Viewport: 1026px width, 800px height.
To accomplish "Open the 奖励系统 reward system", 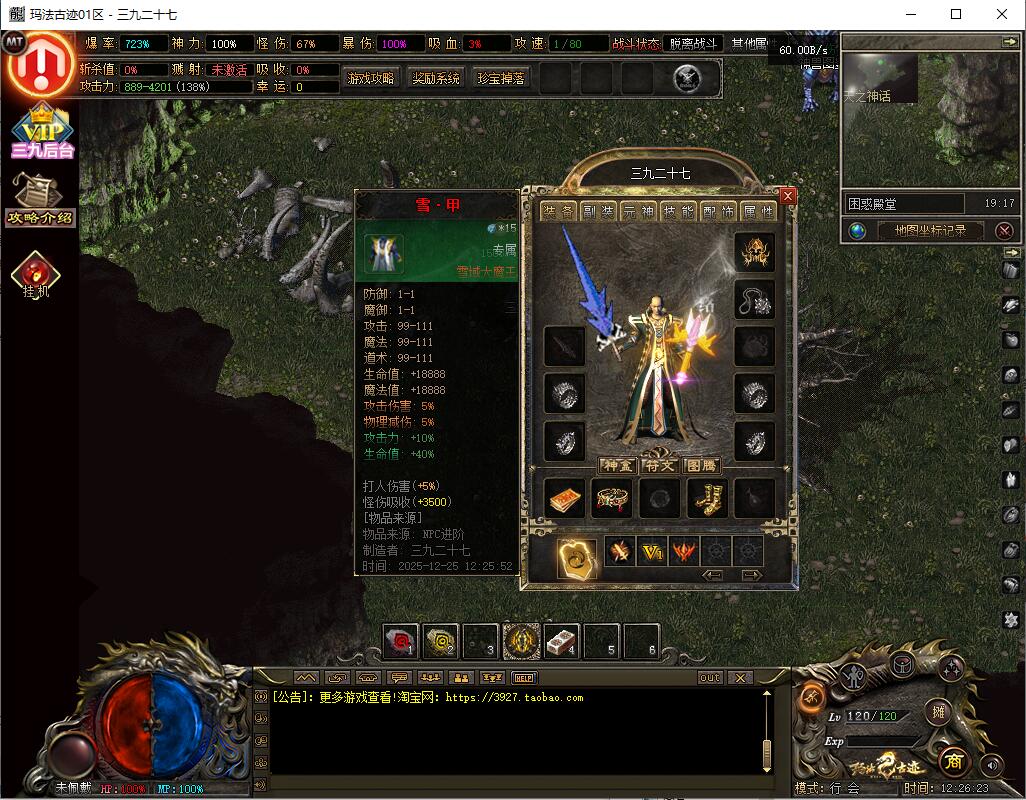I will pos(436,78).
